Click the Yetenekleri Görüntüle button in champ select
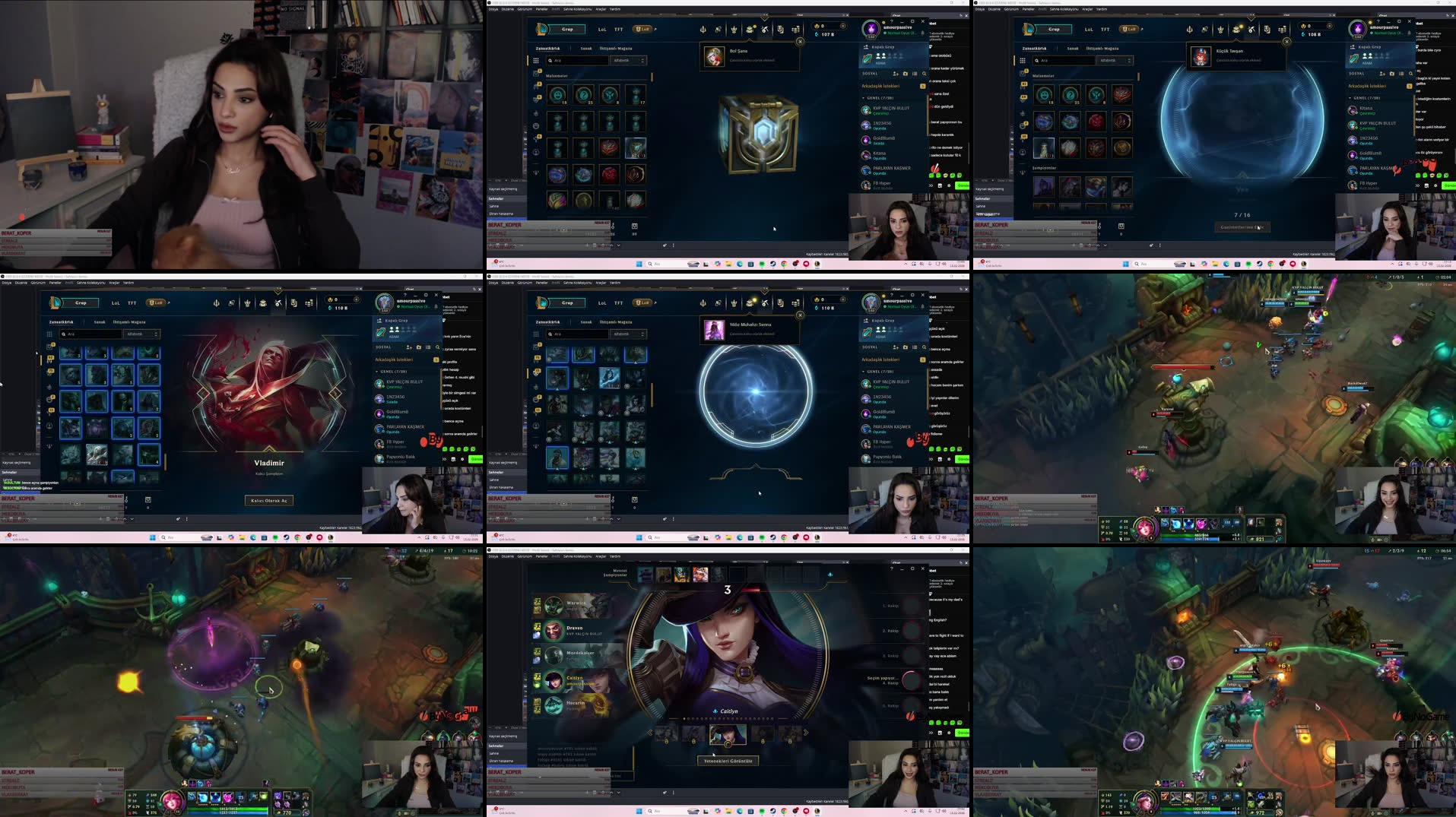Image resolution: width=1456 pixels, height=817 pixels. 728,761
